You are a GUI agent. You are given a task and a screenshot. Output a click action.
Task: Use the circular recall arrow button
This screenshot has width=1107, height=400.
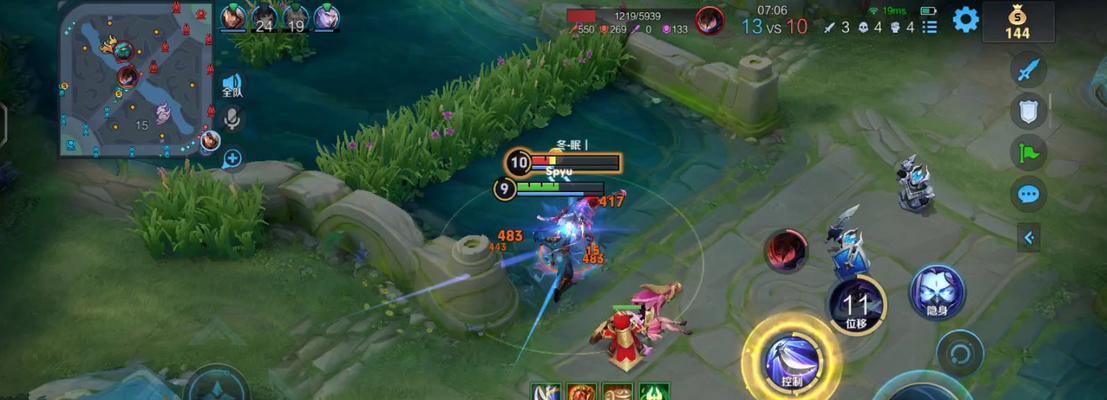pyautogui.click(x=961, y=353)
